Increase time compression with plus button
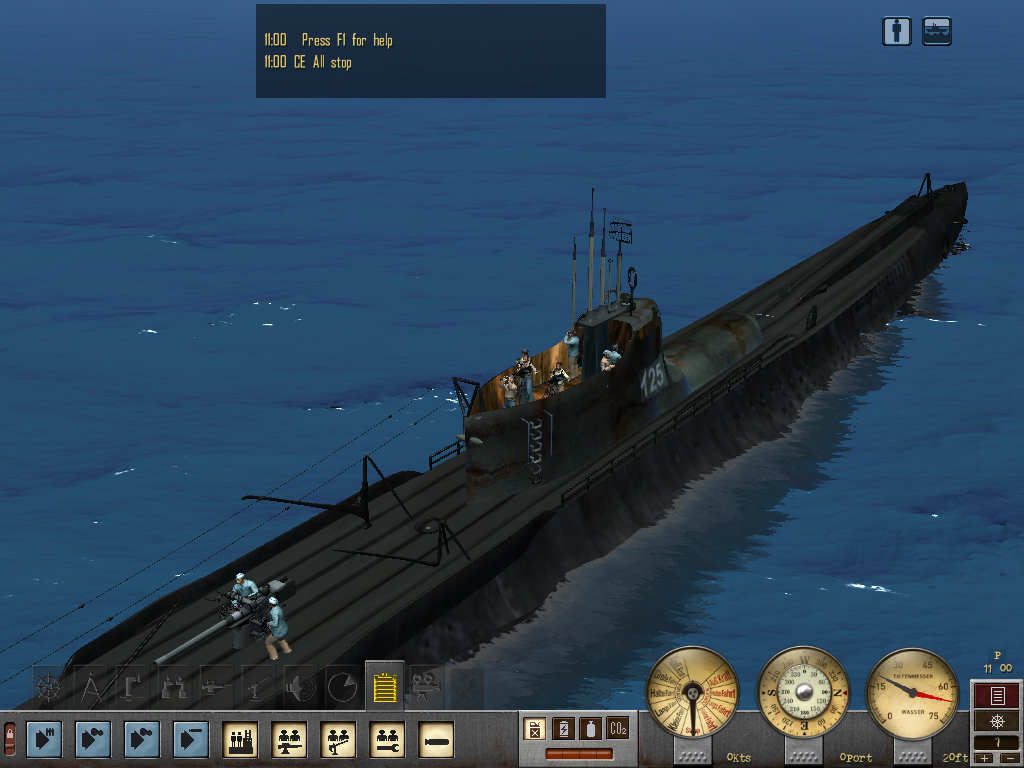 [982, 760]
